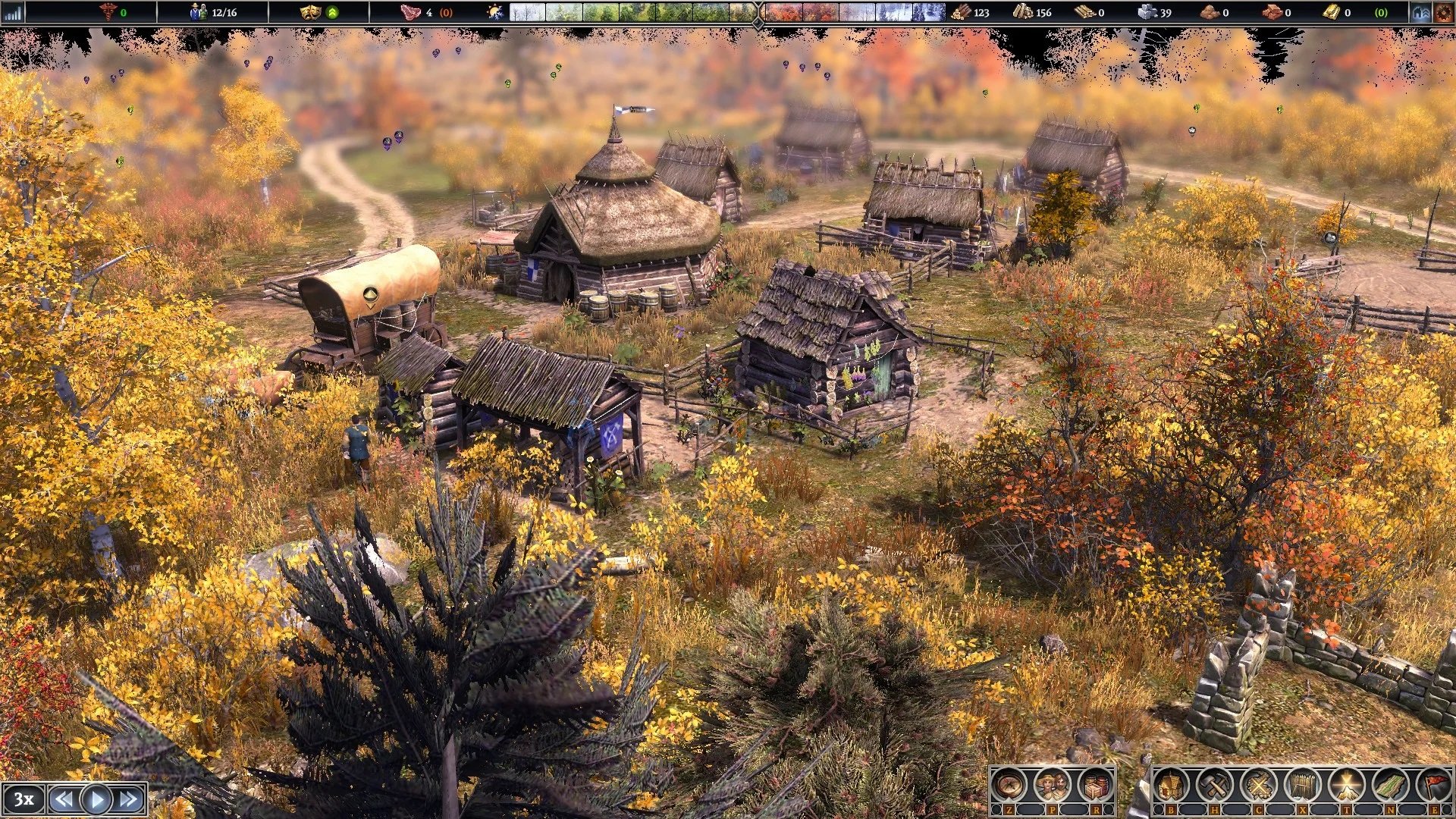
Task: Click the red caduceus health icon
Action: pyautogui.click(x=108, y=12)
